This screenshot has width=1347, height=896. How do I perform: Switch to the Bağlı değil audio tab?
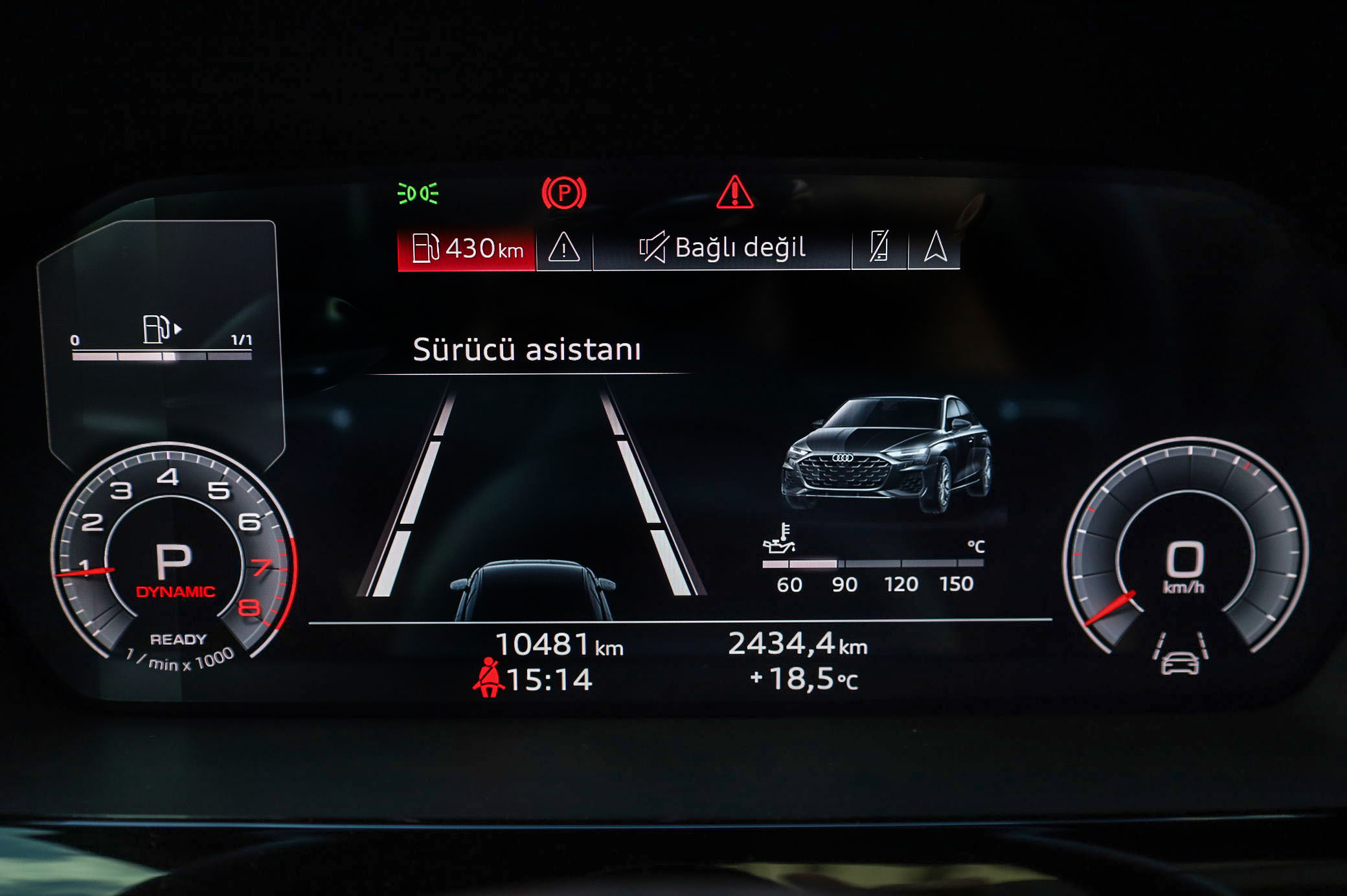pyautogui.click(x=722, y=248)
